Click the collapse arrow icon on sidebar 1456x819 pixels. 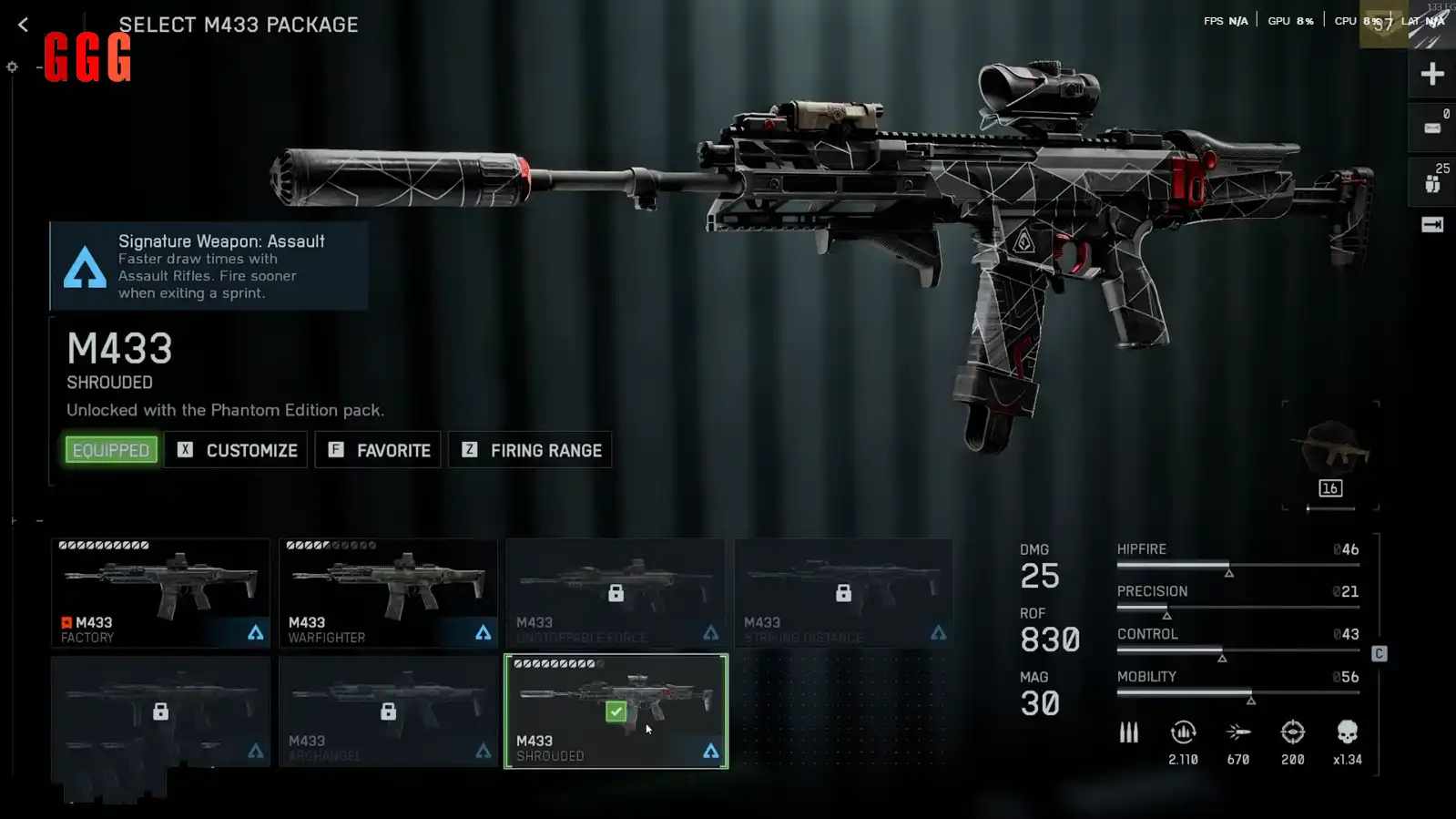coord(1432,225)
